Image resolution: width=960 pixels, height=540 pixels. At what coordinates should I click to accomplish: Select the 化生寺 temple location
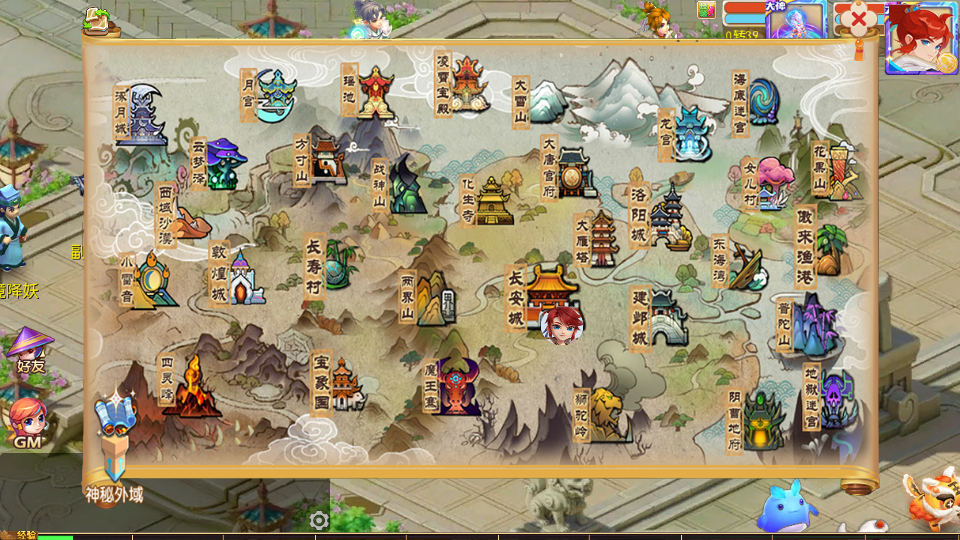tap(492, 201)
